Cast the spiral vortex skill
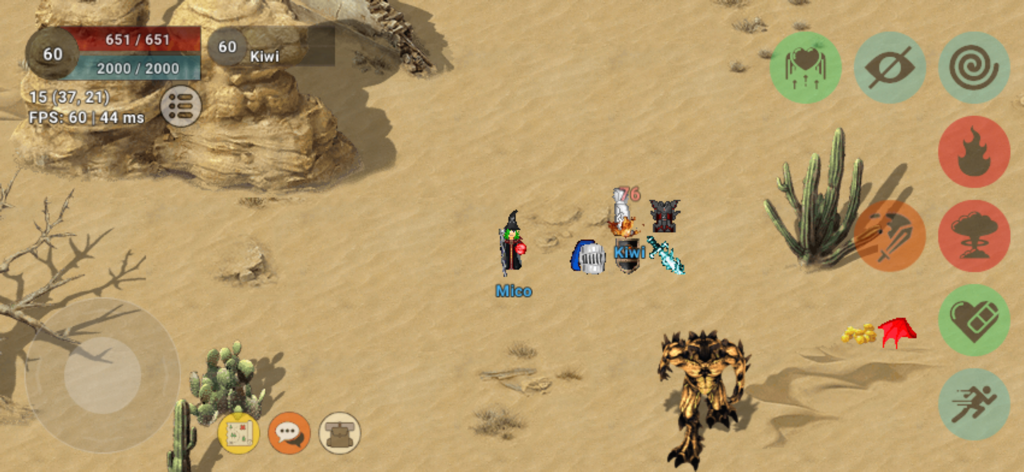 (x=973, y=68)
